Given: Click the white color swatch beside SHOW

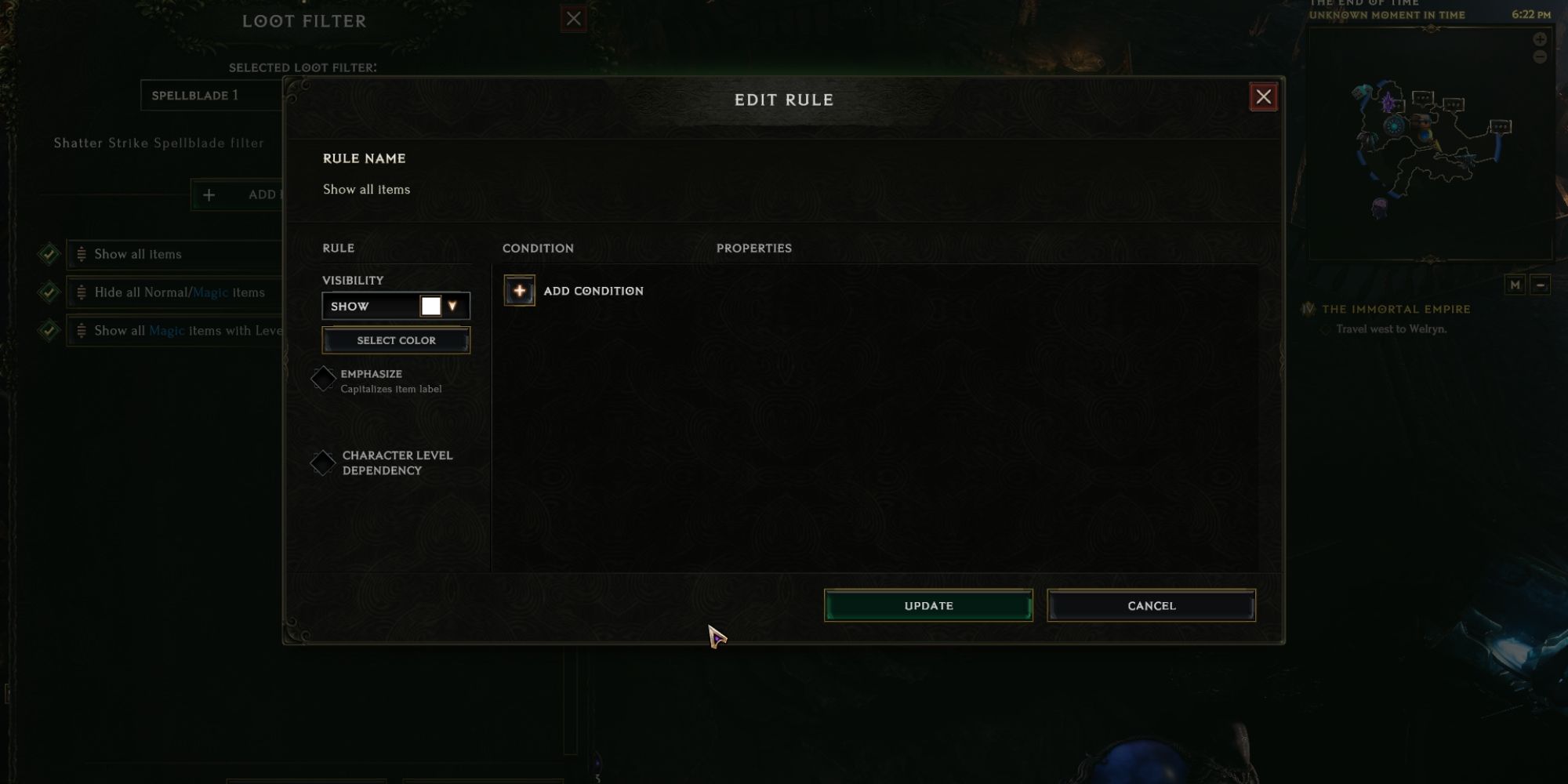Looking at the screenshot, I should click(430, 306).
